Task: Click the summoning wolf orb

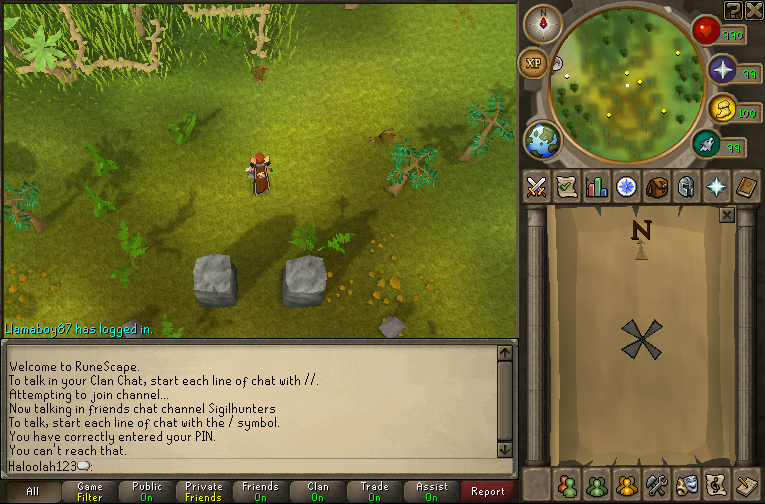Action: (x=722, y=108)
